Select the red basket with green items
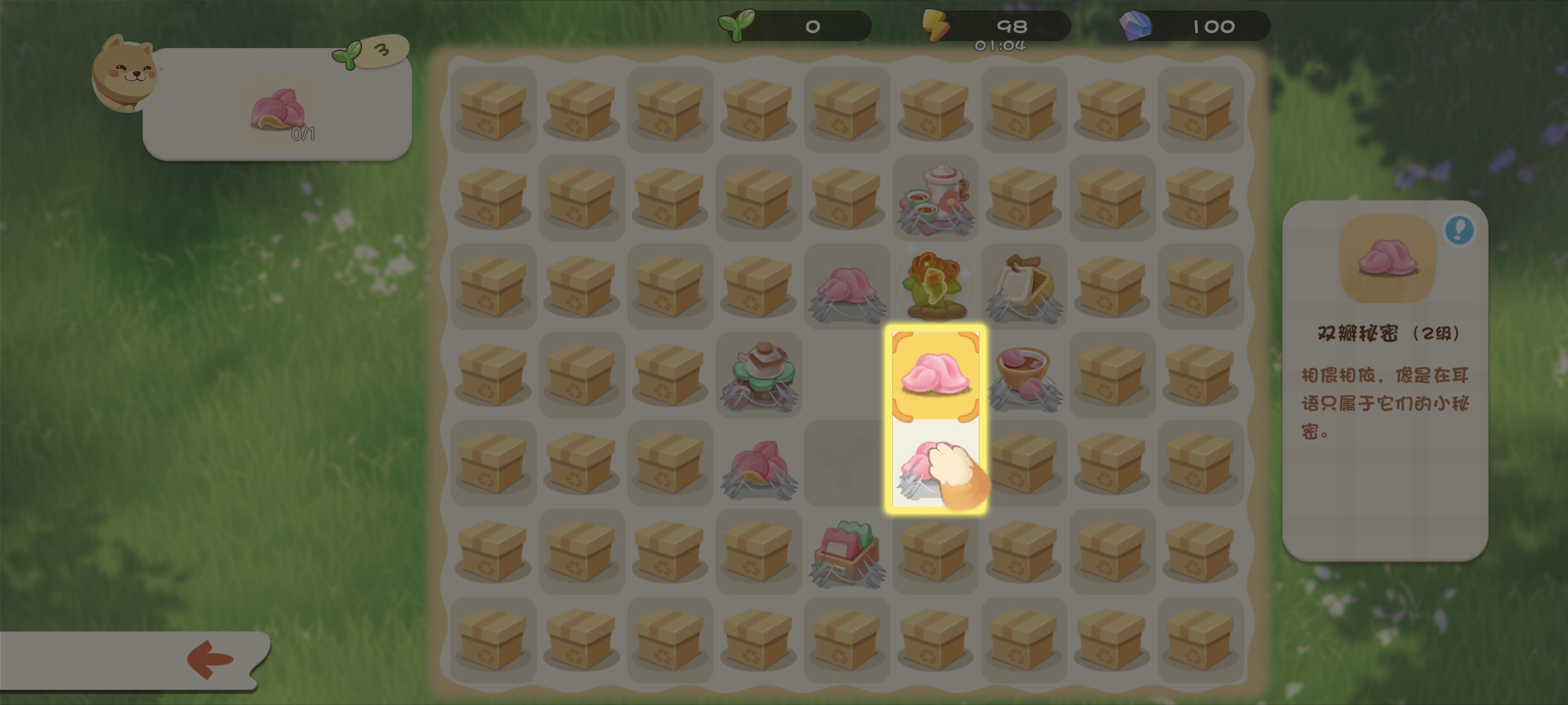Viewport: 1568px width, 705px height. coord(846,552)
